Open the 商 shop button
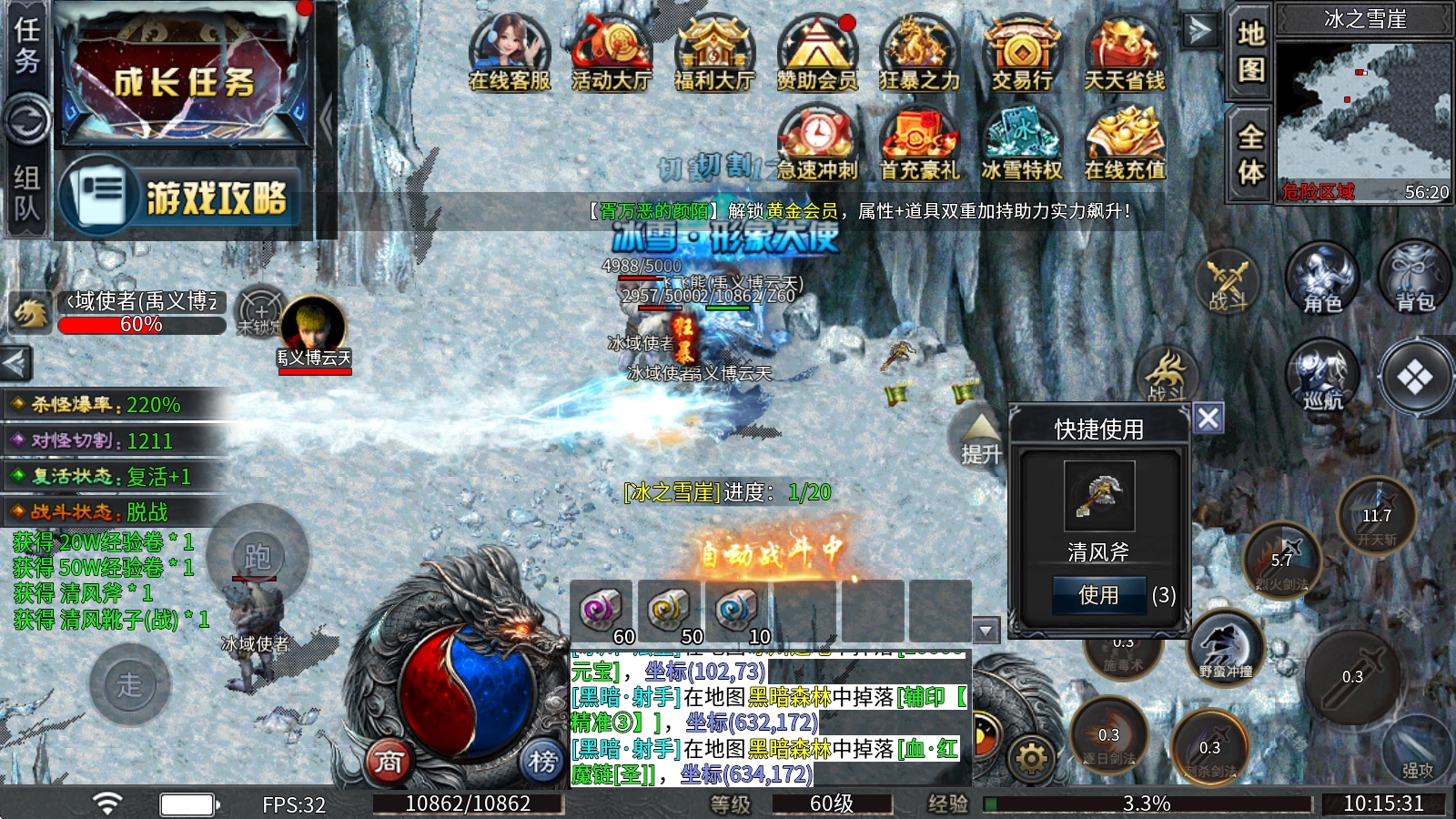The image size is (1456, 819). 389,761
